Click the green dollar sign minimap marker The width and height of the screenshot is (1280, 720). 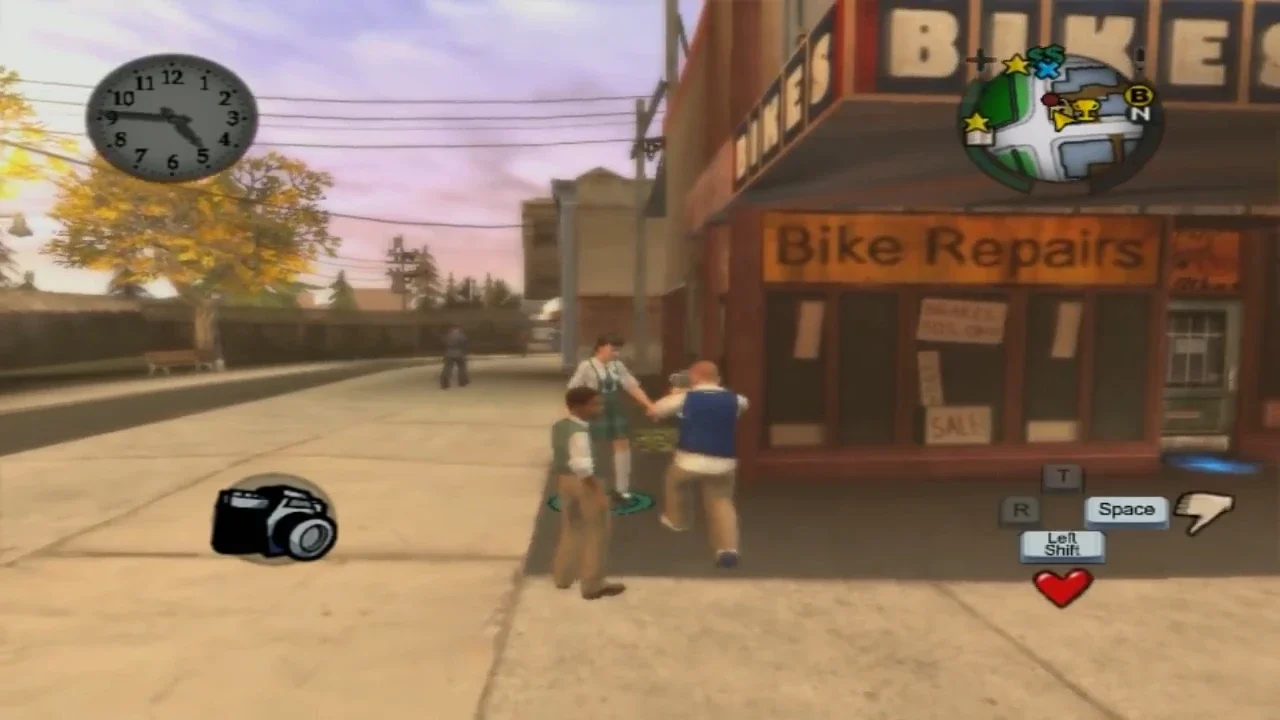click(1046, 55)
